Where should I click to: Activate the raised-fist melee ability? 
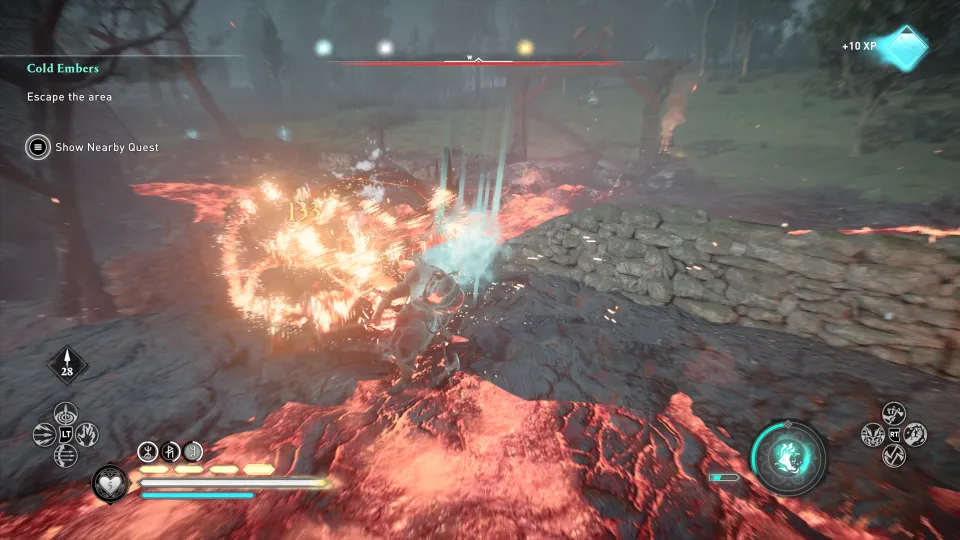(915, 434)
